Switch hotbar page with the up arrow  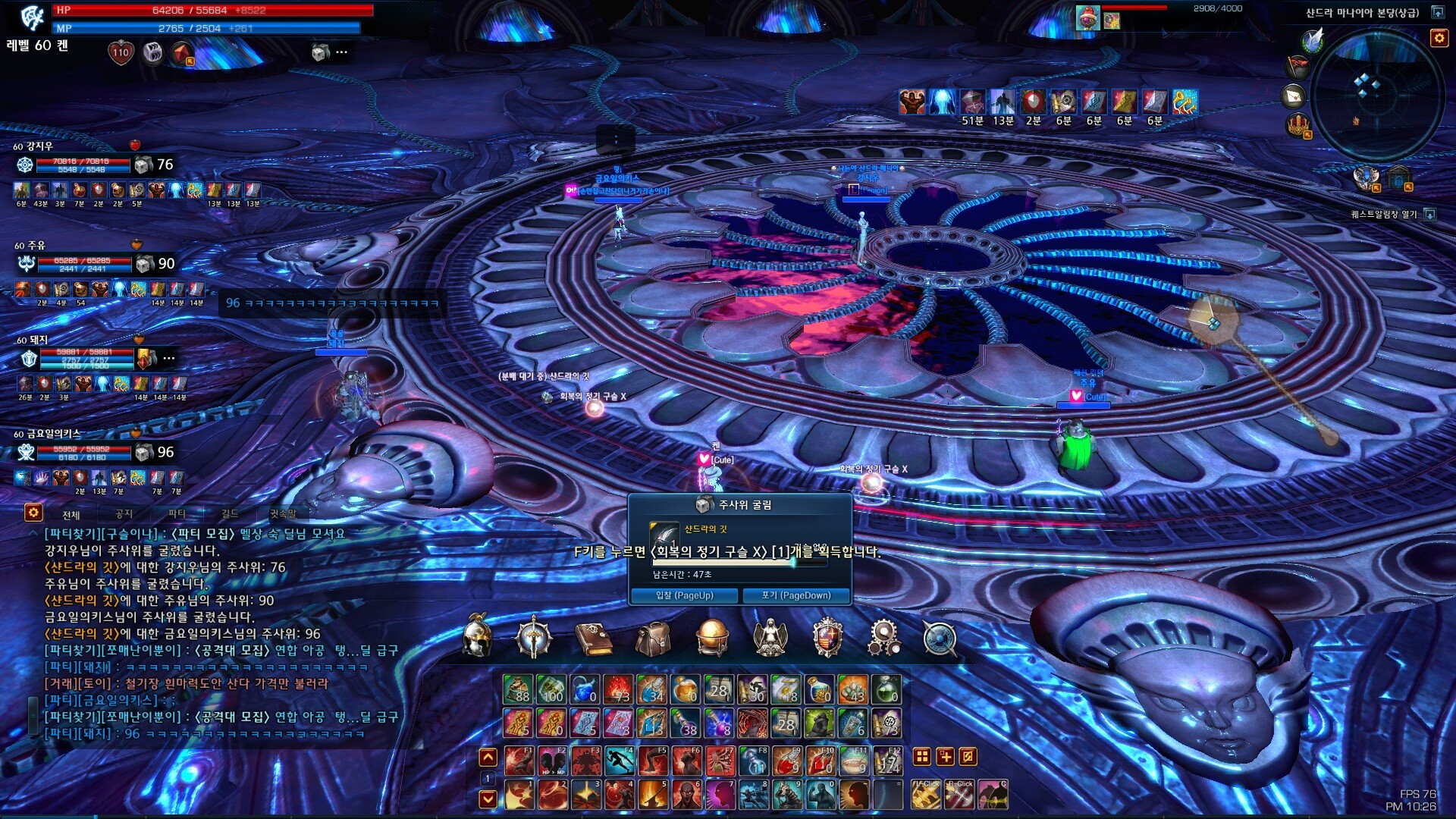tap(488, 757)
